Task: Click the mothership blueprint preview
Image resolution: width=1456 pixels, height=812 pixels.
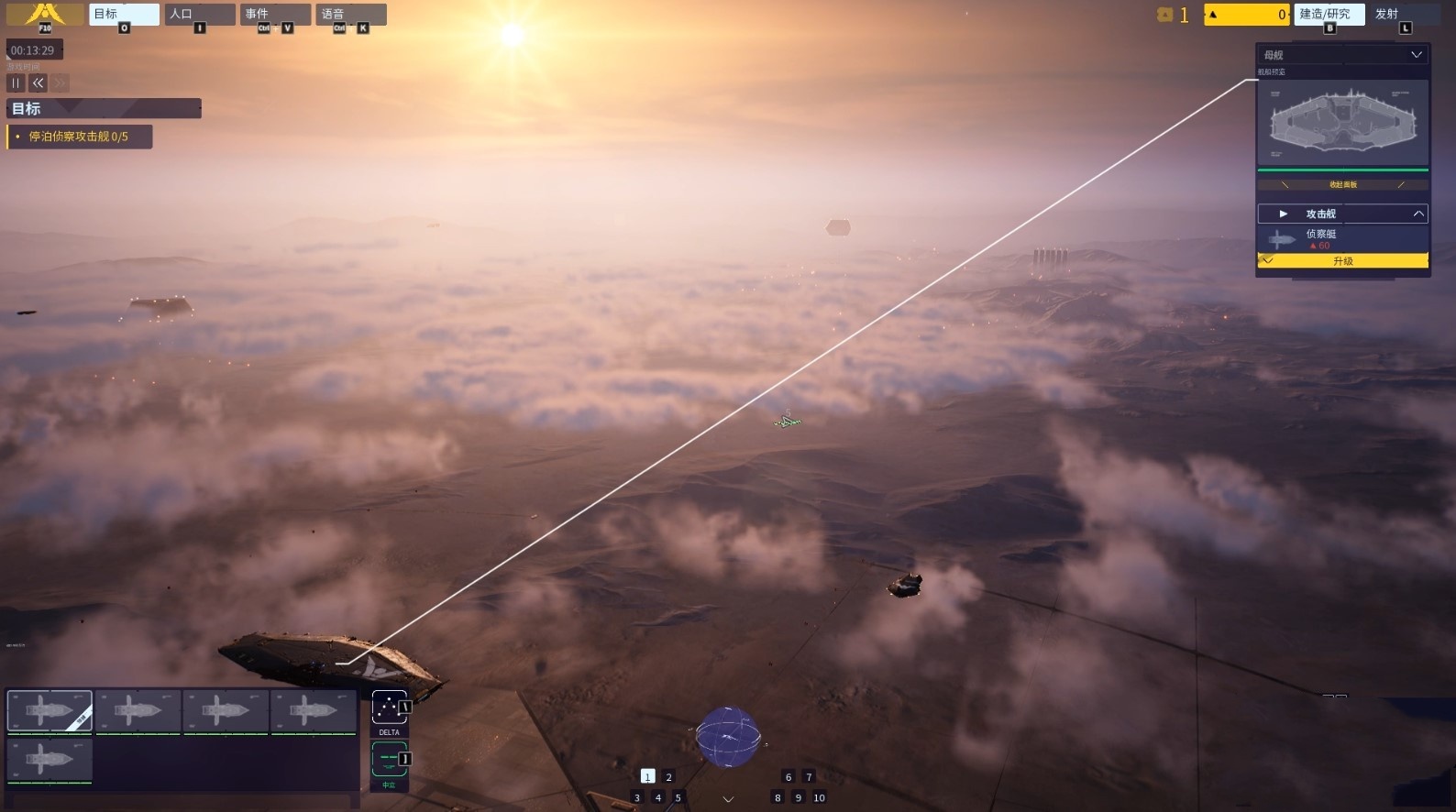Action: [1342, 122]
